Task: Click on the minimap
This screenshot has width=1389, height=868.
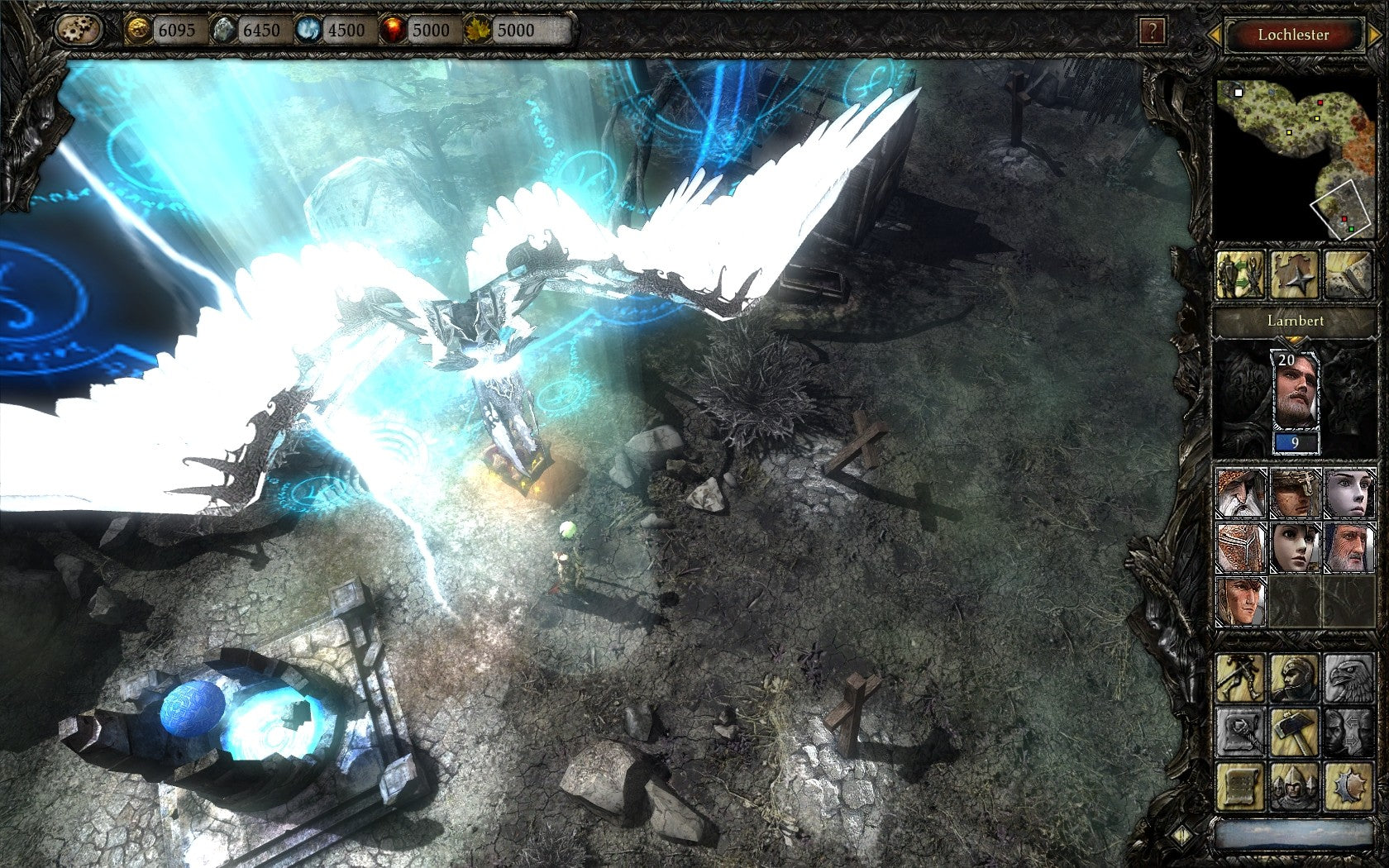Action: (x=1294, y=157)
